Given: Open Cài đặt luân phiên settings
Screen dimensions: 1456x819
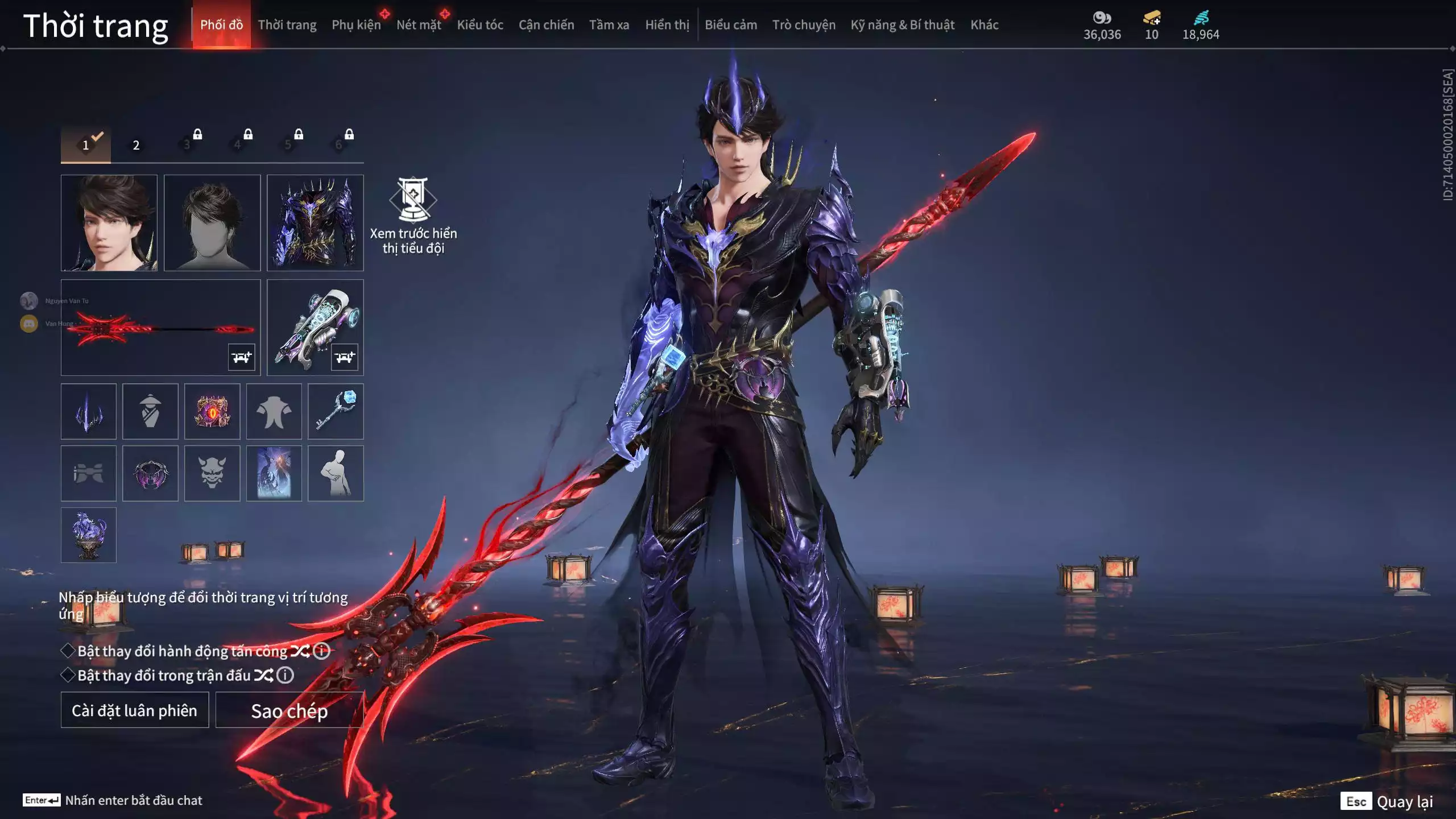Looking at the screenshot, I should point(135,710).
